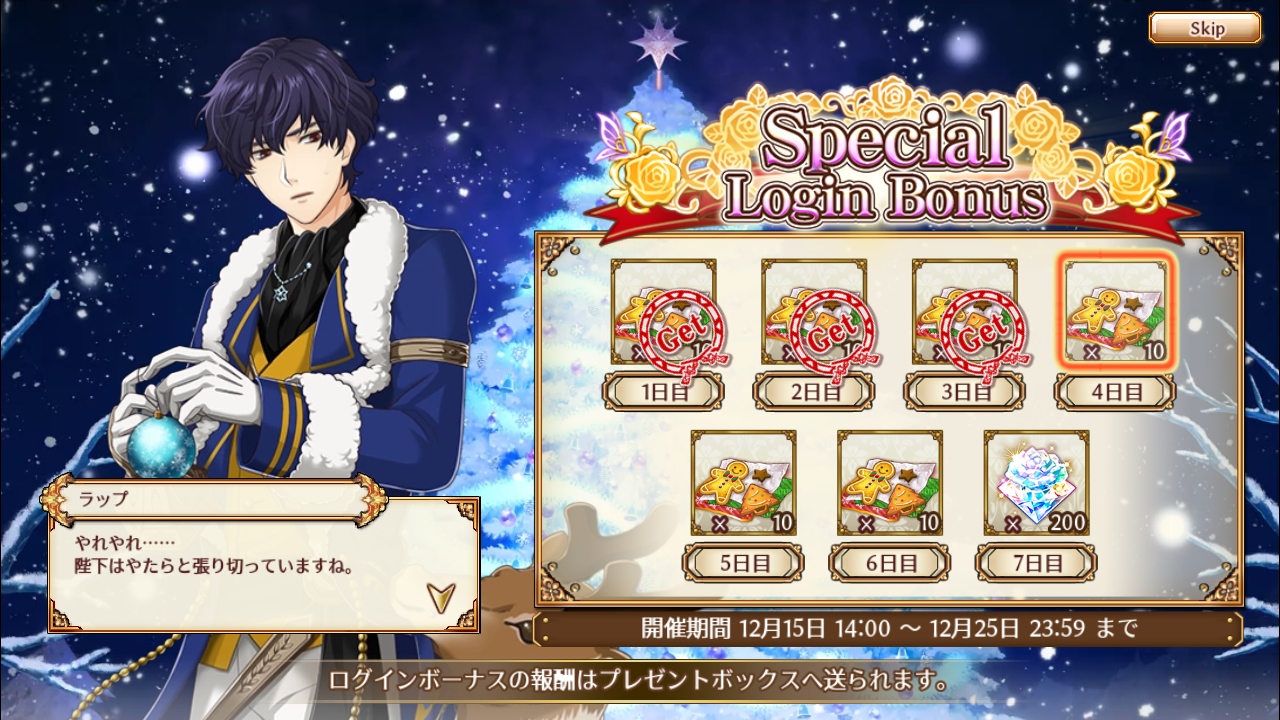Select the 1日目 claimed reward tile
Screen dimensions: 1280x720
pos(663,311)
